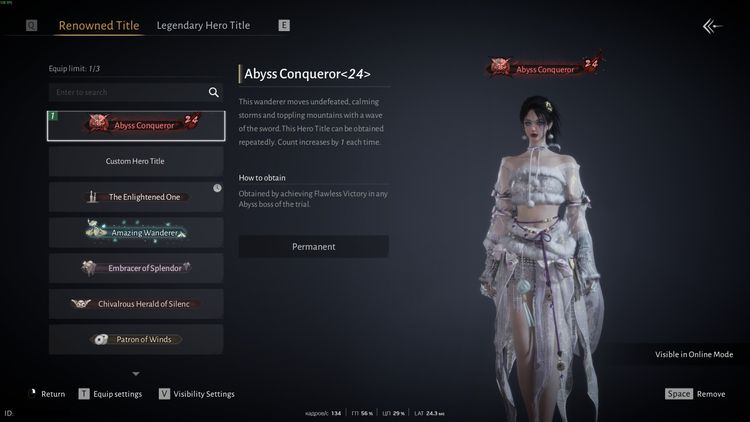Select The Enlightened One title

(136, 197)
